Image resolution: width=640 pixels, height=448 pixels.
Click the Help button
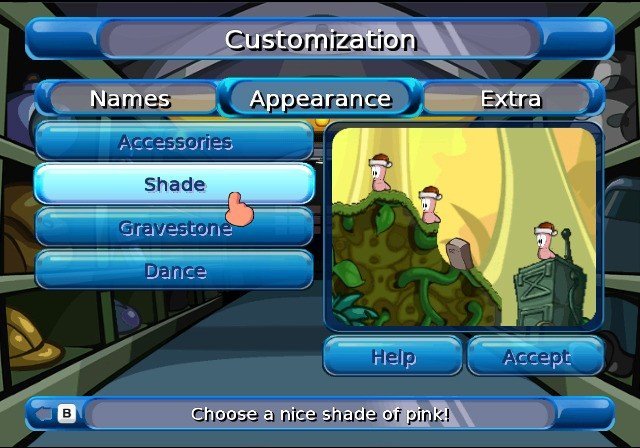click(x=393, y=356)
